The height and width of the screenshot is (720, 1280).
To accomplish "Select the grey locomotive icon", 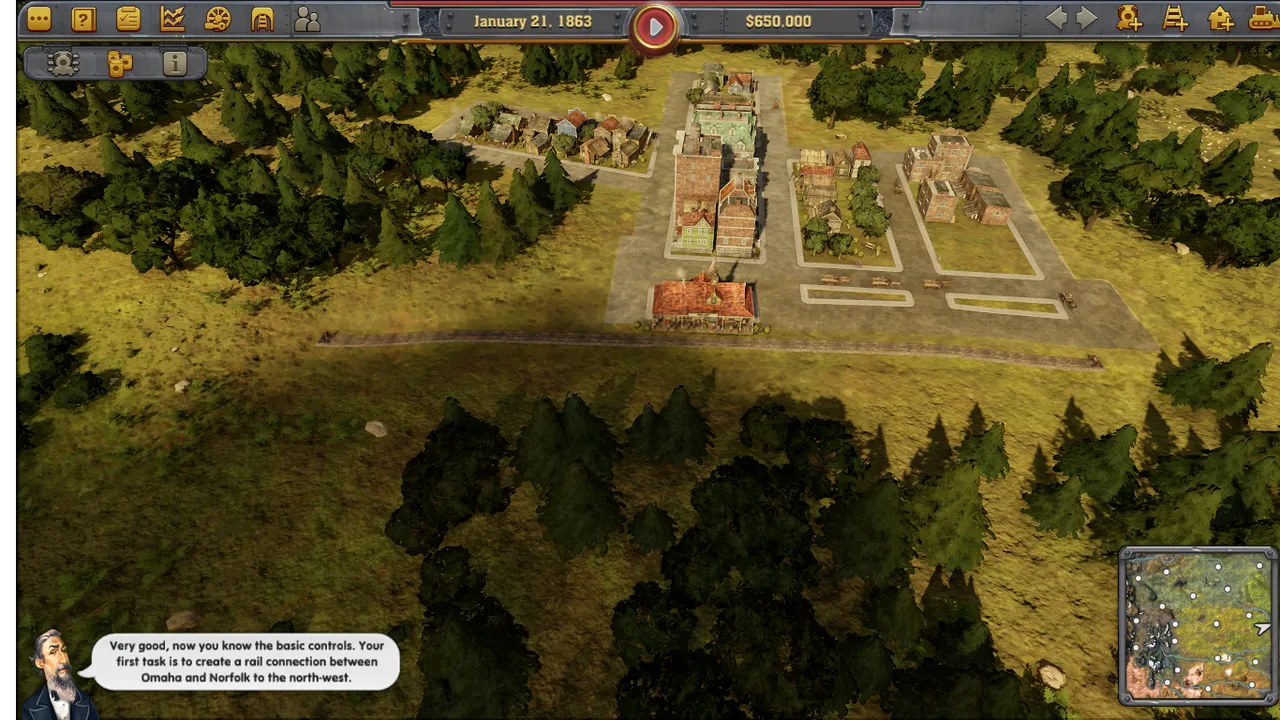I will click(x=63, y=64).
